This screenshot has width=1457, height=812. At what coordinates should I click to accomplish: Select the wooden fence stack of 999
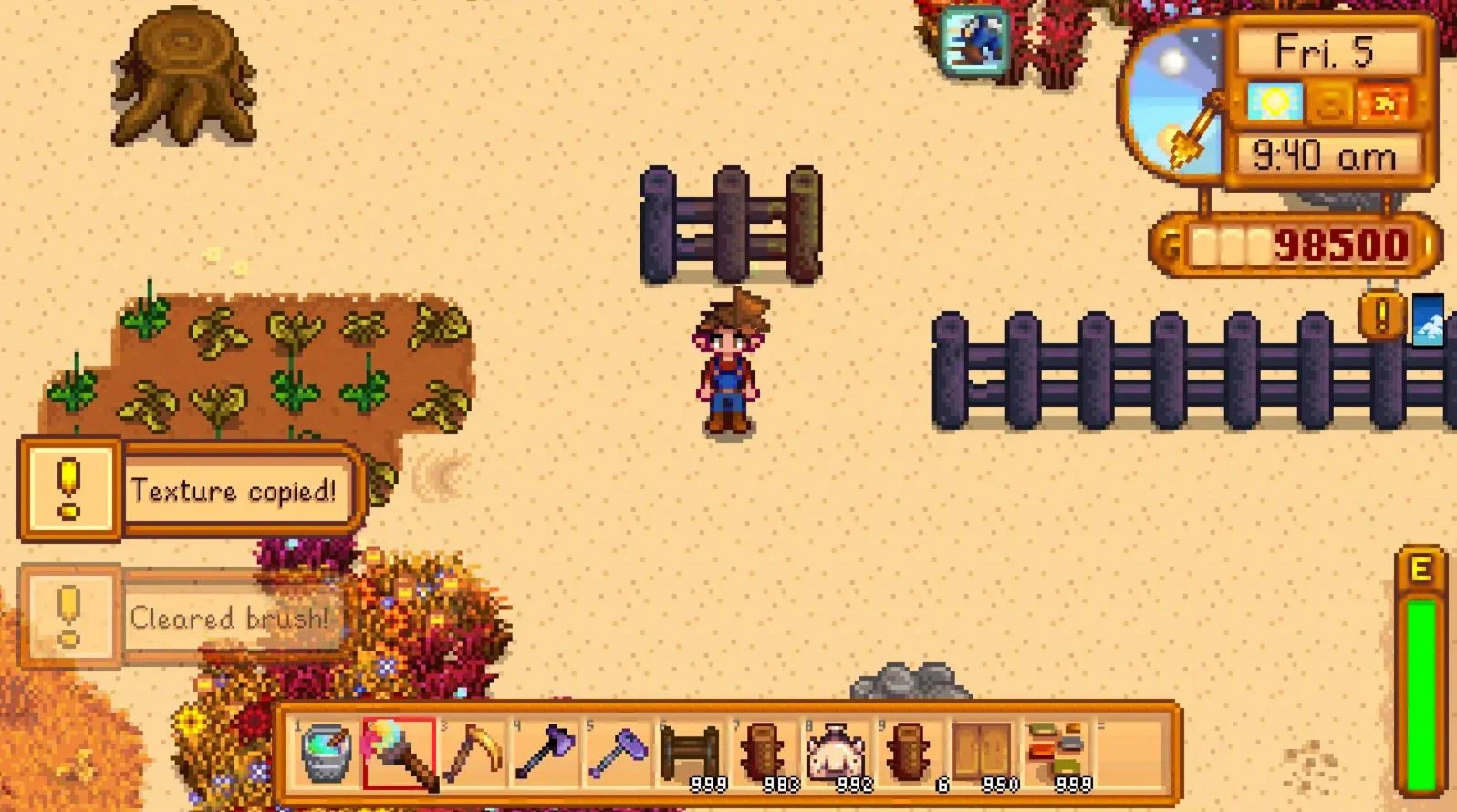click(x=691, y=755)
